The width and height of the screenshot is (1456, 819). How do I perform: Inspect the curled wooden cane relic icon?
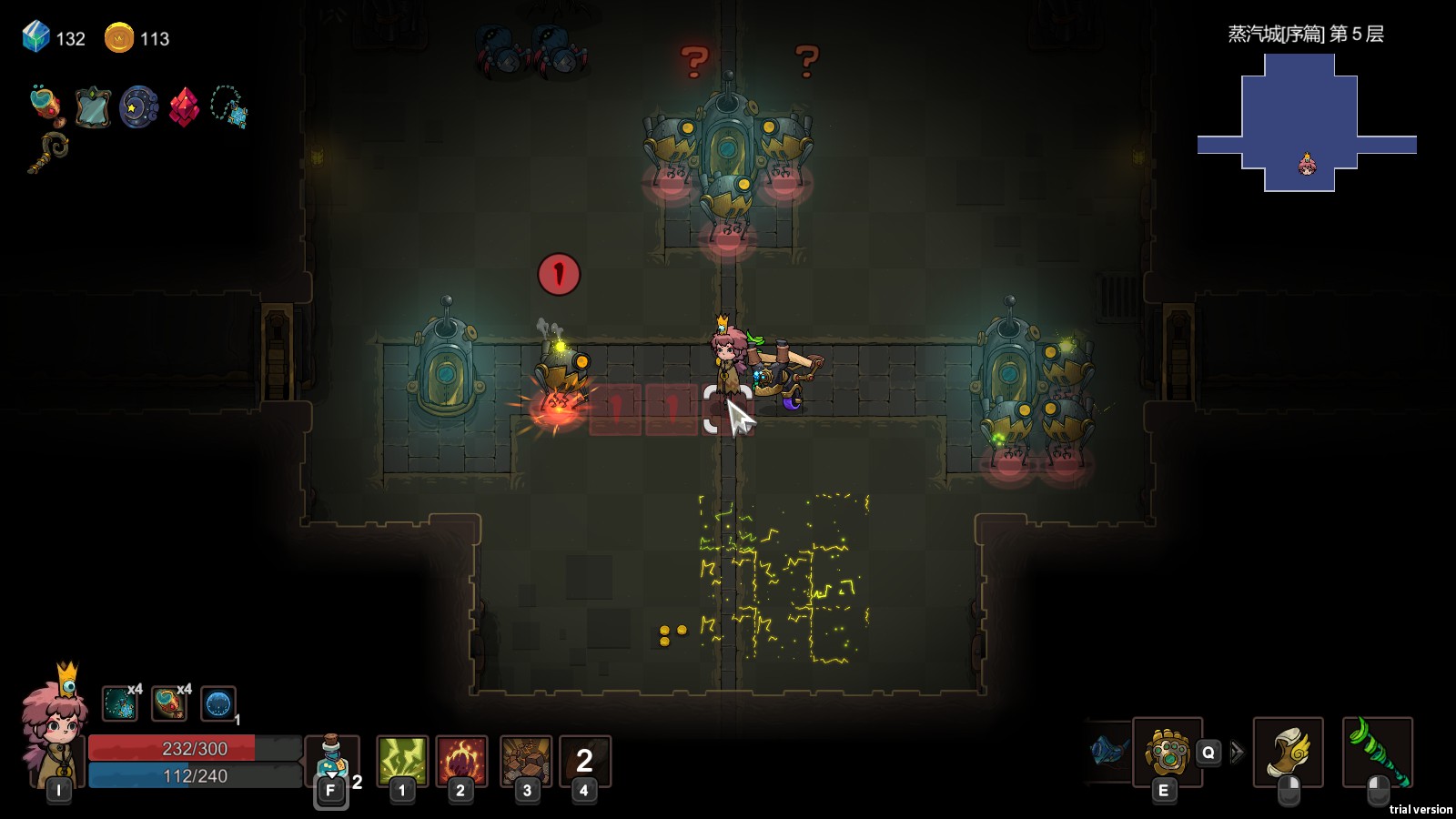47,151
